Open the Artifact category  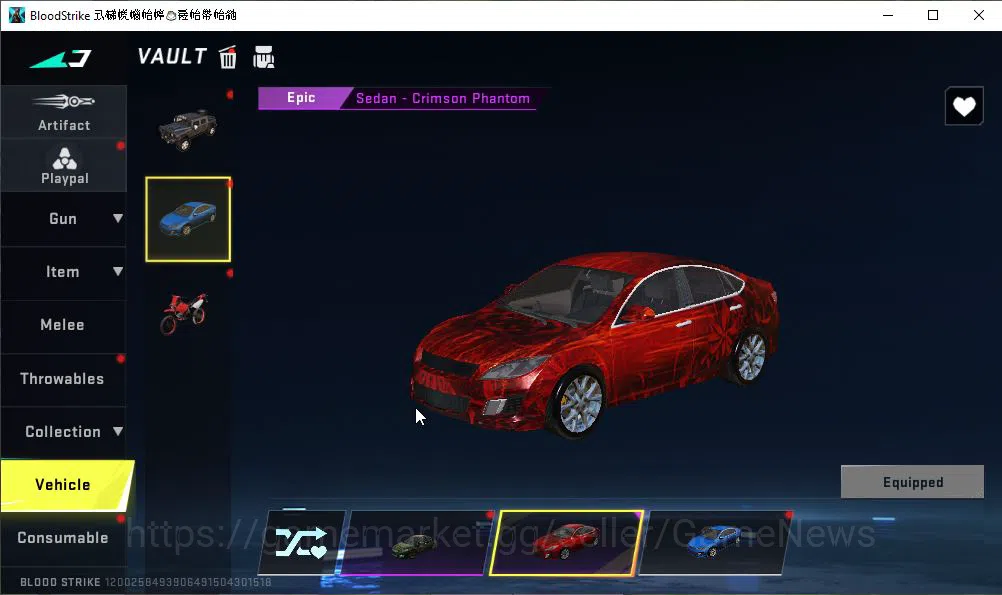pyautogui.click(x=63, y=112)
